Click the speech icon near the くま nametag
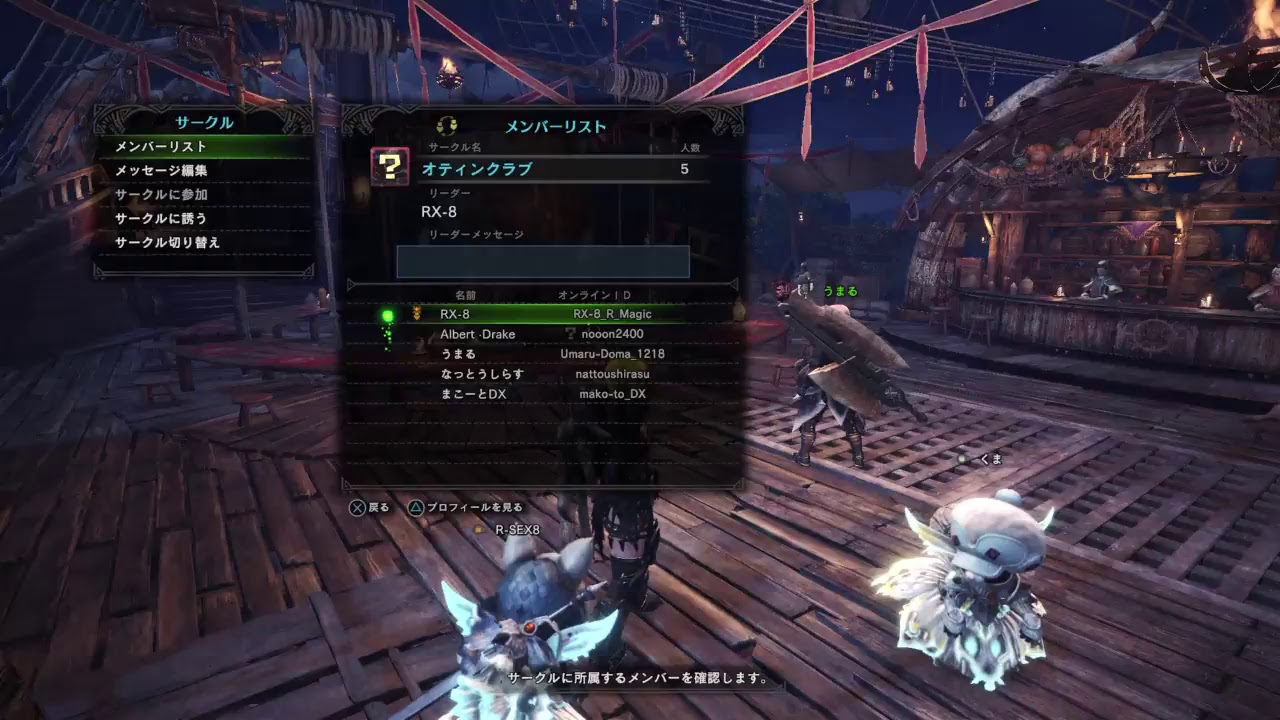This screenshot has width=1280, height=720. click(964, 460)
